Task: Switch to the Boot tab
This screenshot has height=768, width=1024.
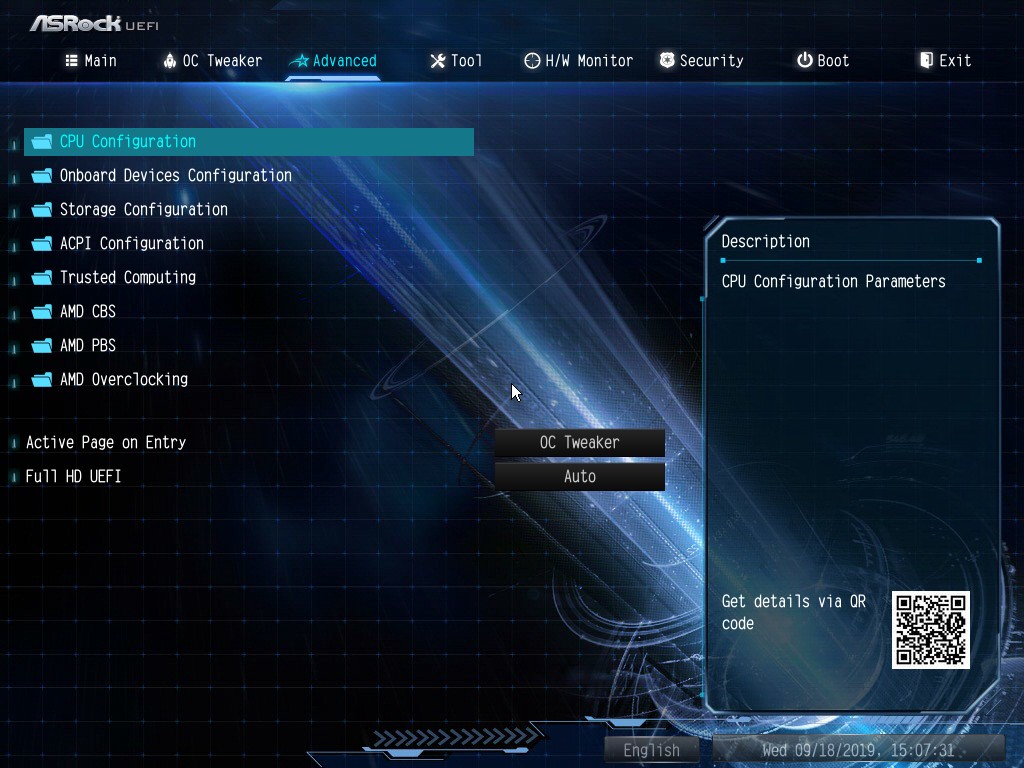Action: click(823, 61)
